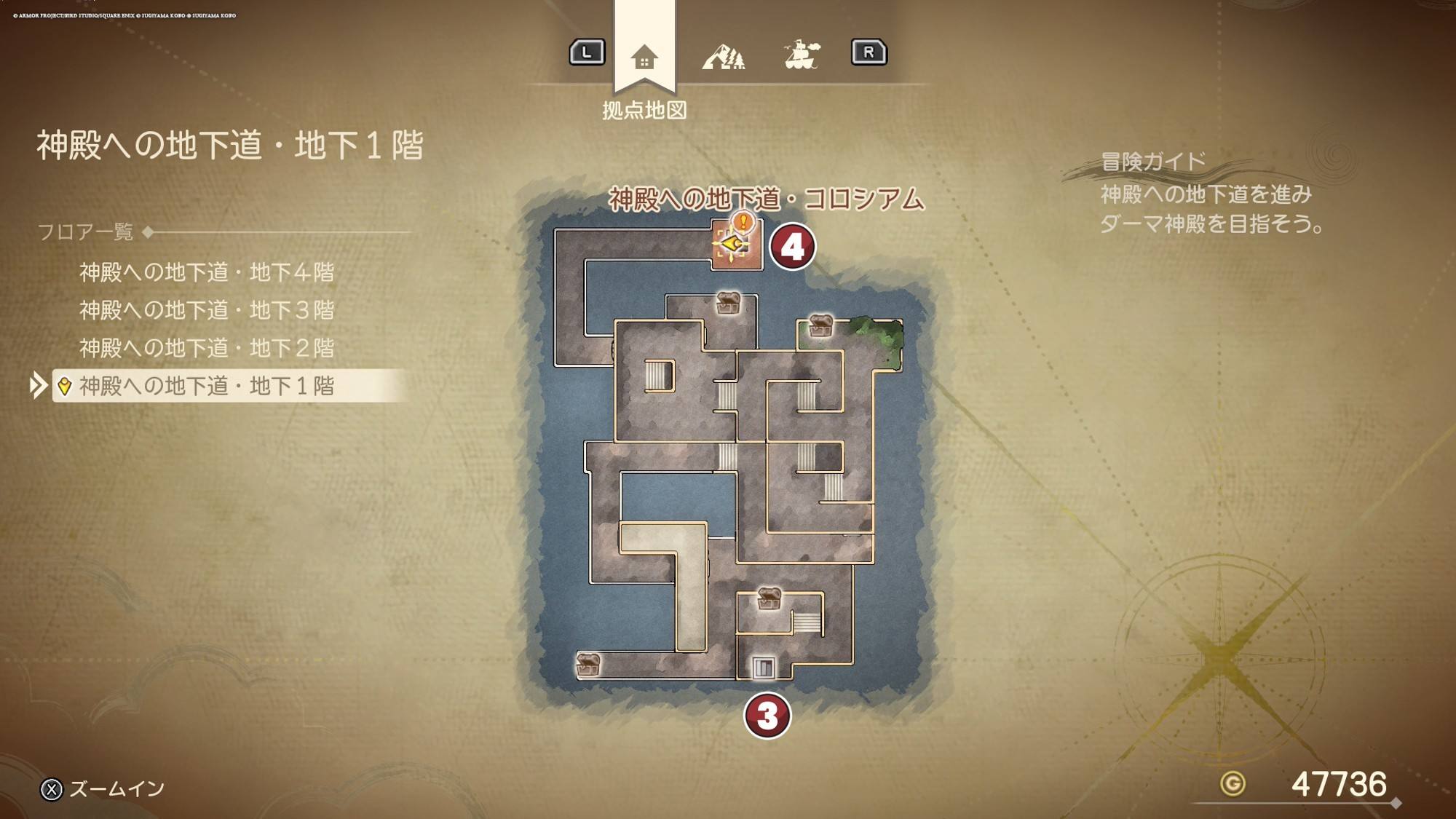The width and height of the screenshot is (1456, 819).
Task: Show floor 神殿への地下道・地下２階
Action: [207, 348]
